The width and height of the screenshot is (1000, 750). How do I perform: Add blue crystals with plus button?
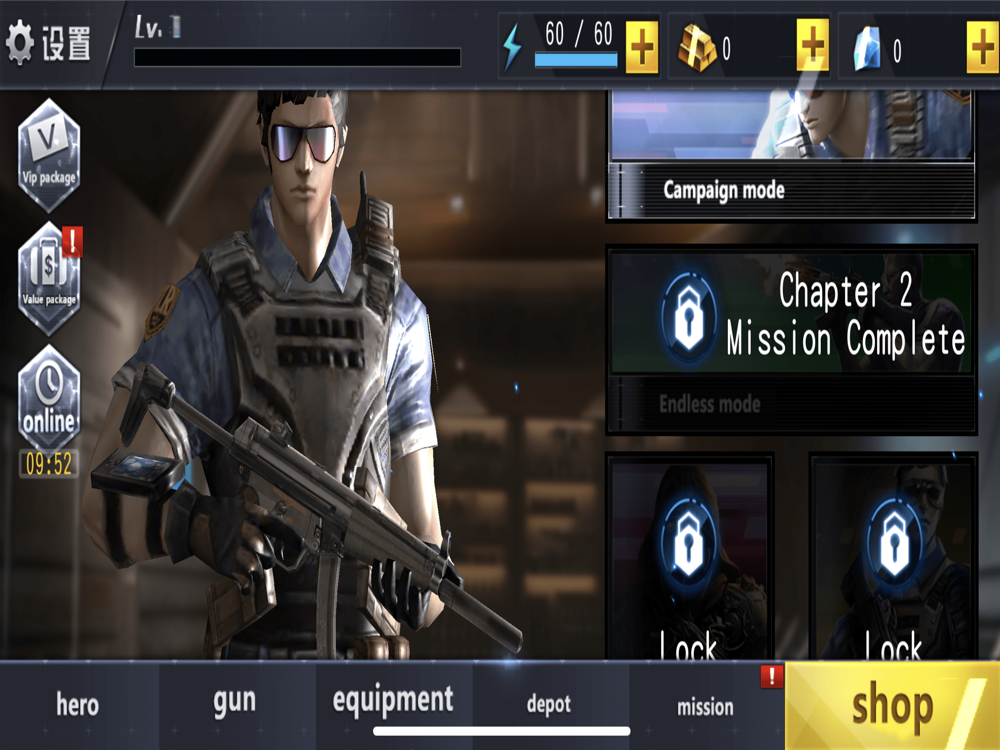[982, 45]
